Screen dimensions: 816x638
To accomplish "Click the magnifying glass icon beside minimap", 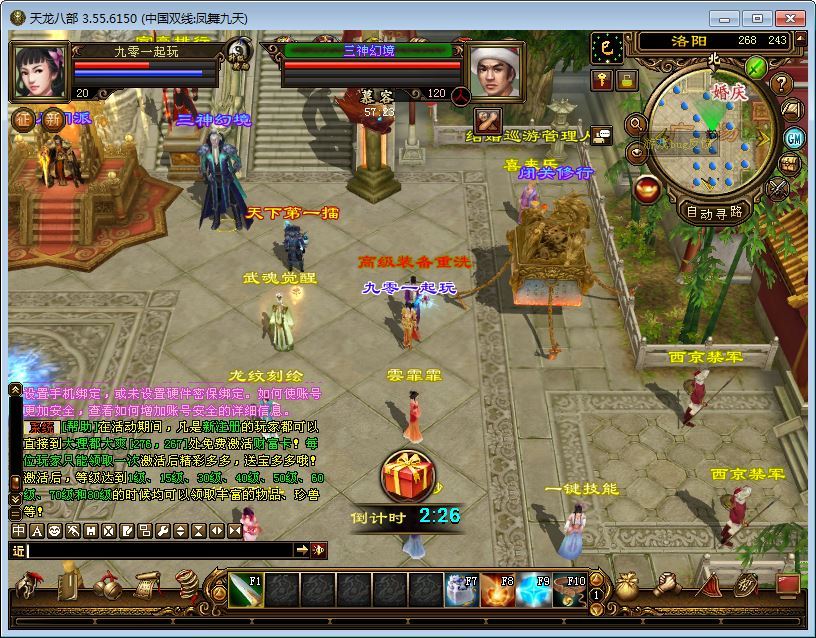I will coord(636,124).
